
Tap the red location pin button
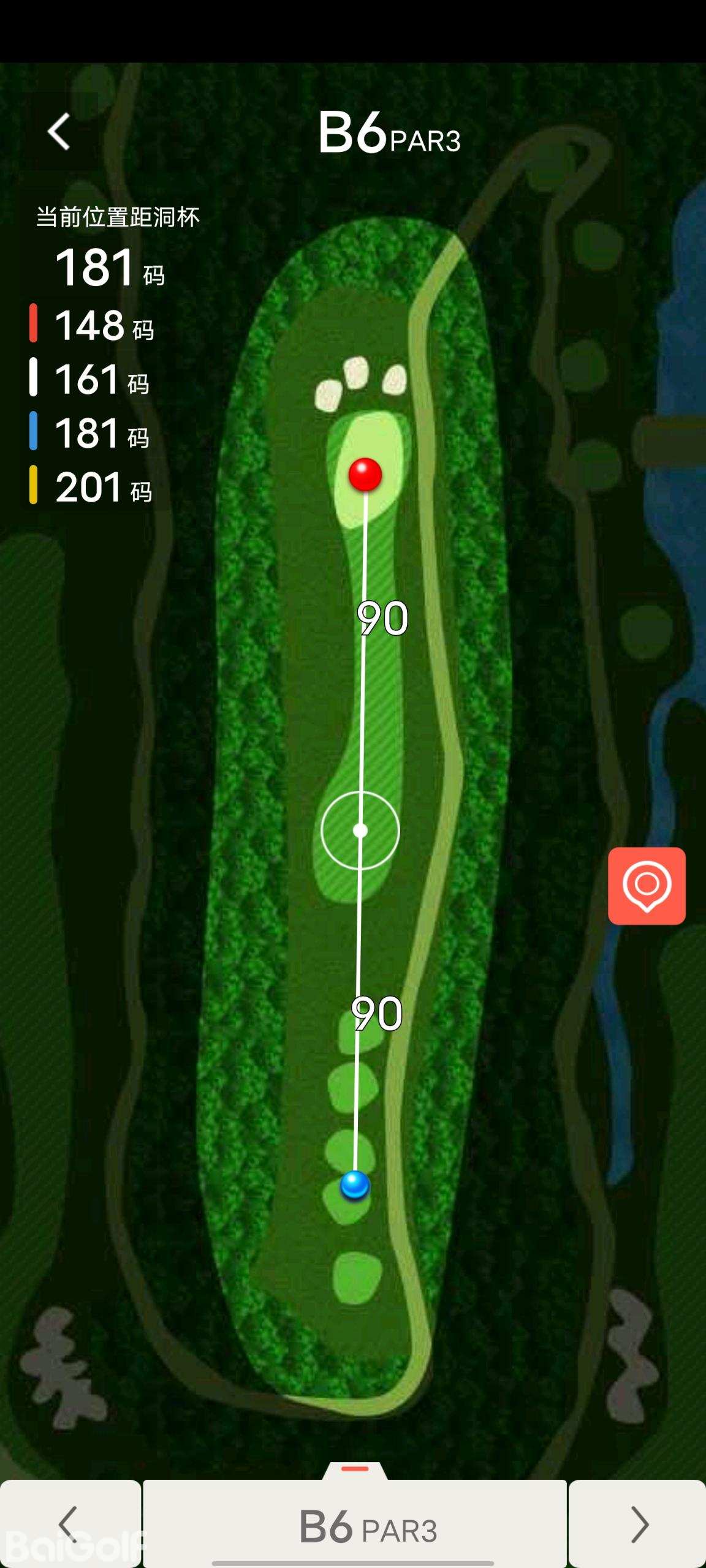pos(647,886)
